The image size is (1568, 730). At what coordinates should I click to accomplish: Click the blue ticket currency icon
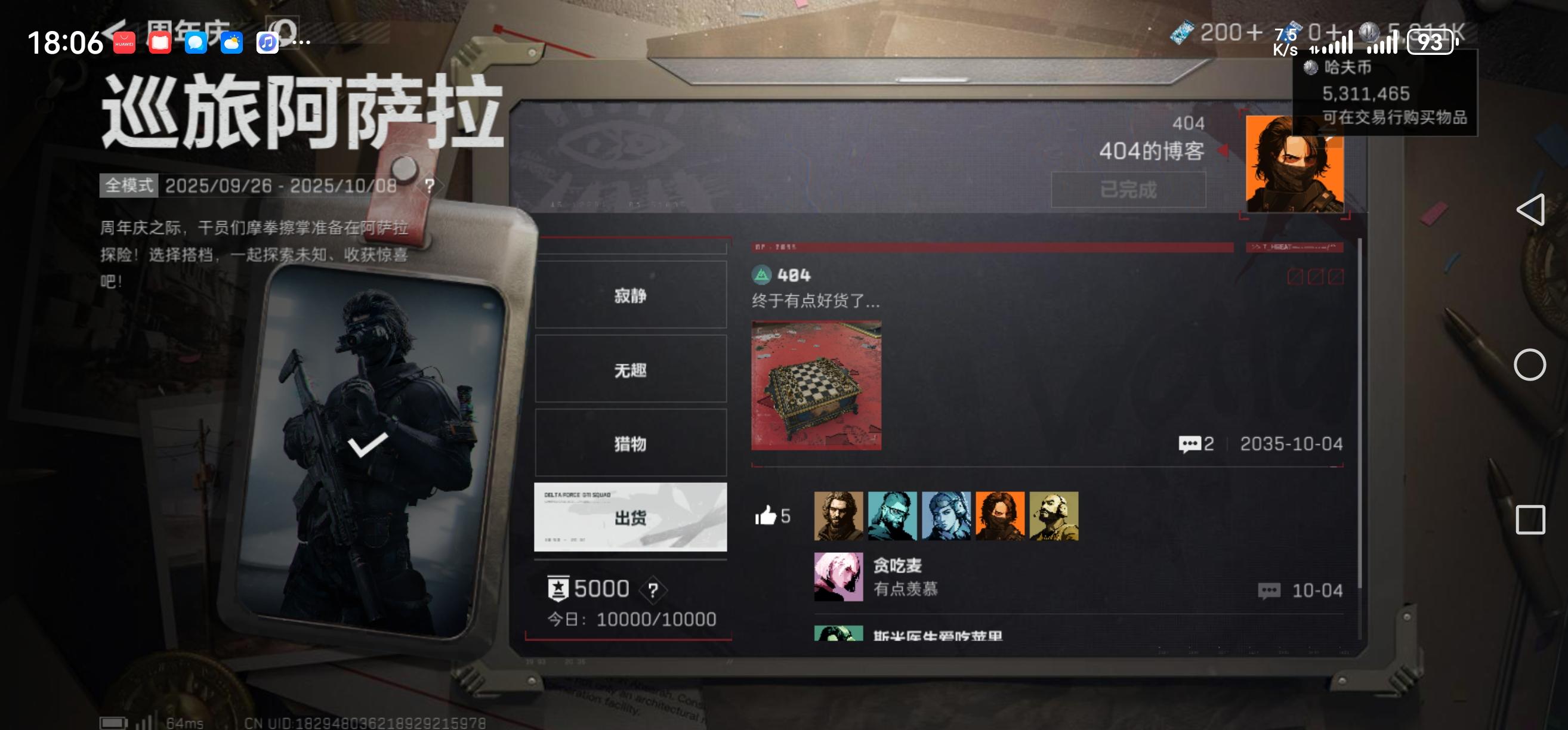point(1181,31)
